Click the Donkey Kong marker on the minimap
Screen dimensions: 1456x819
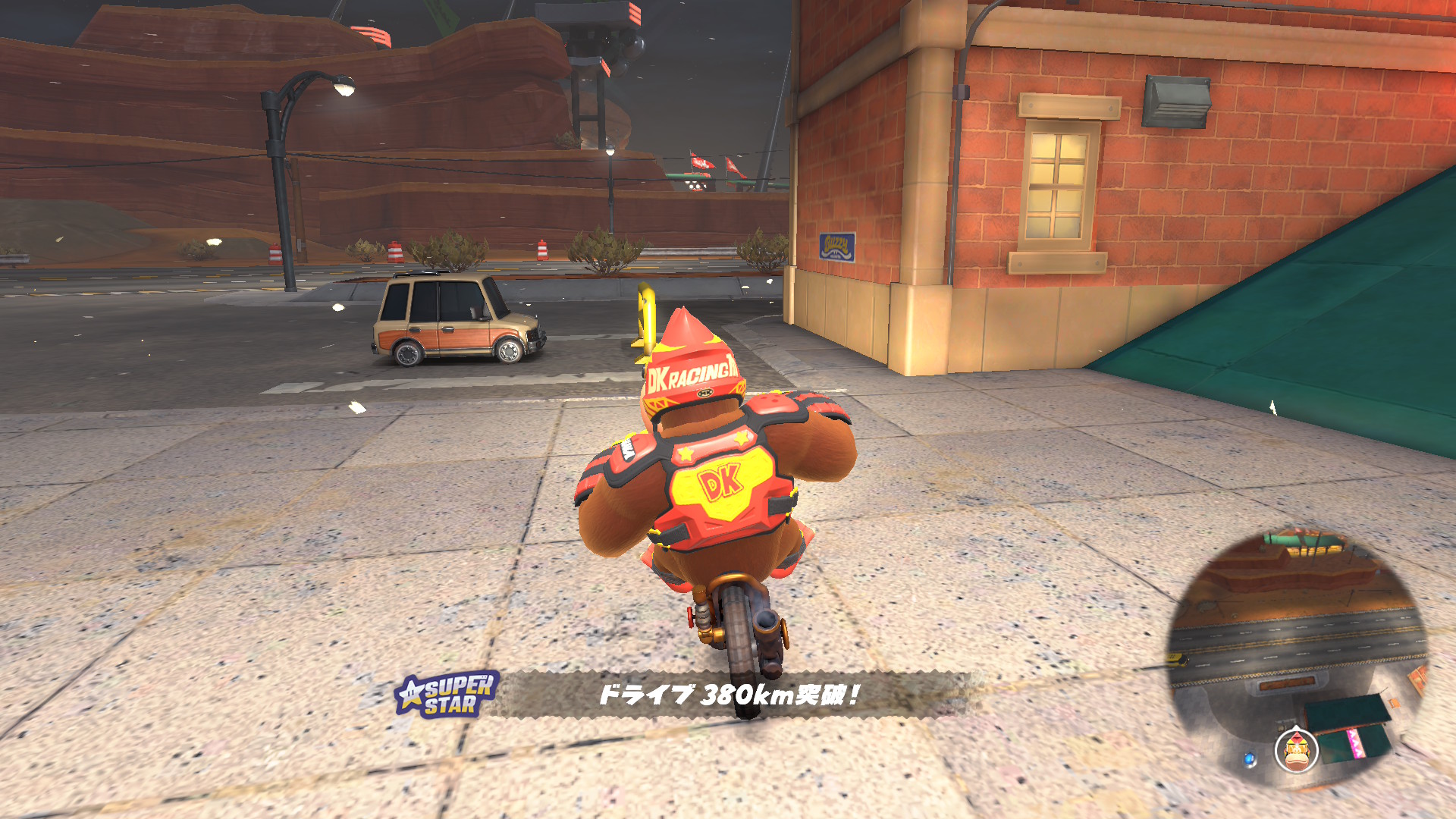[1297, 749]
